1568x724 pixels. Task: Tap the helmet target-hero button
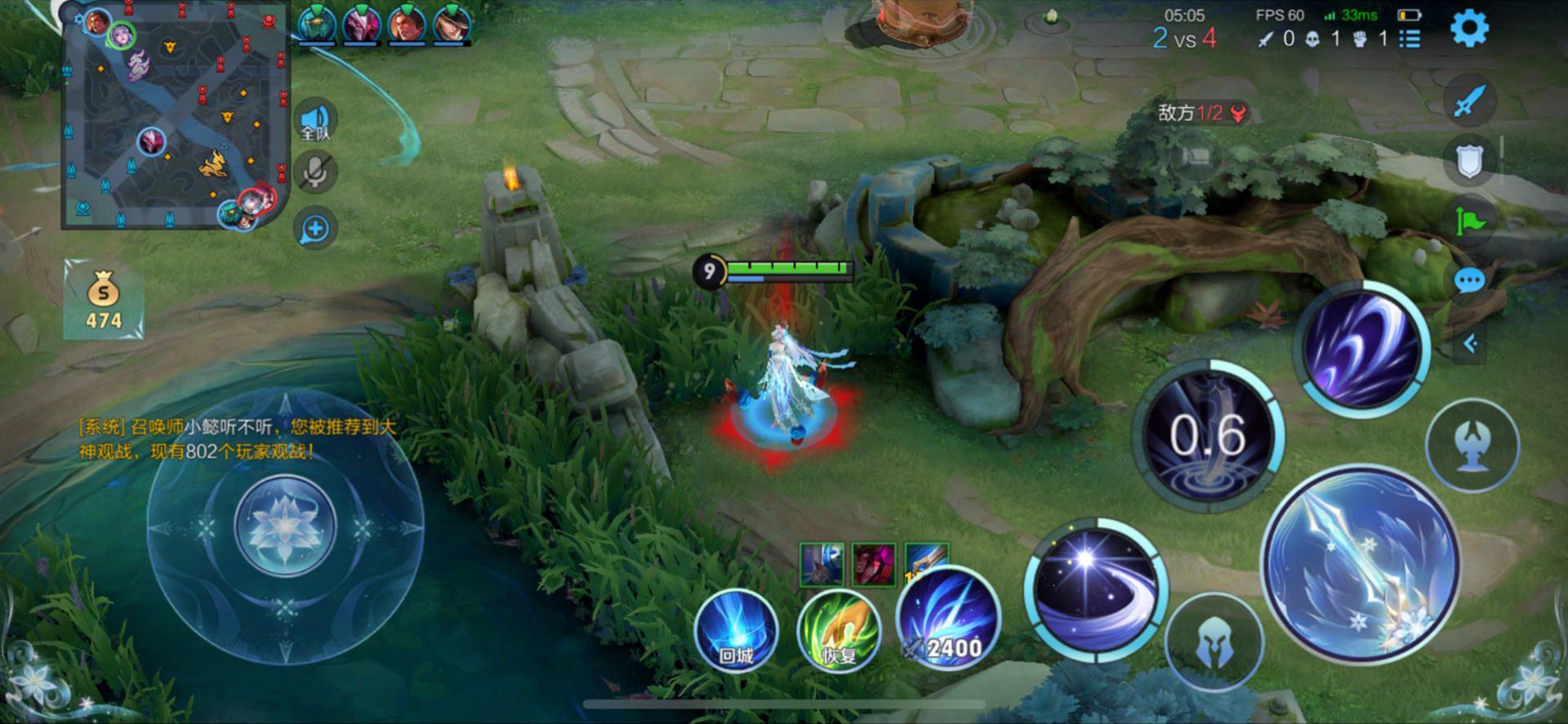(x=1214, y=643)
